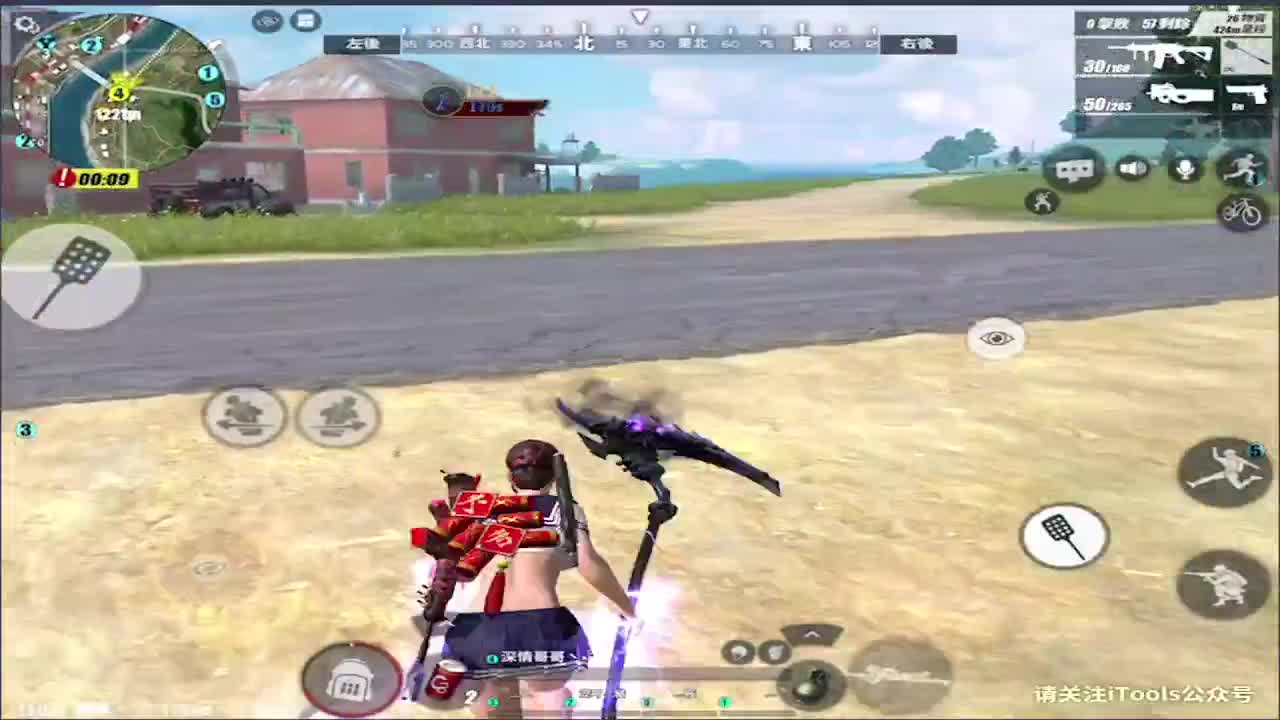Open the backpack inventory
Image resolution: width=1280 pixels, height=720 pixels.
[350, 676]
